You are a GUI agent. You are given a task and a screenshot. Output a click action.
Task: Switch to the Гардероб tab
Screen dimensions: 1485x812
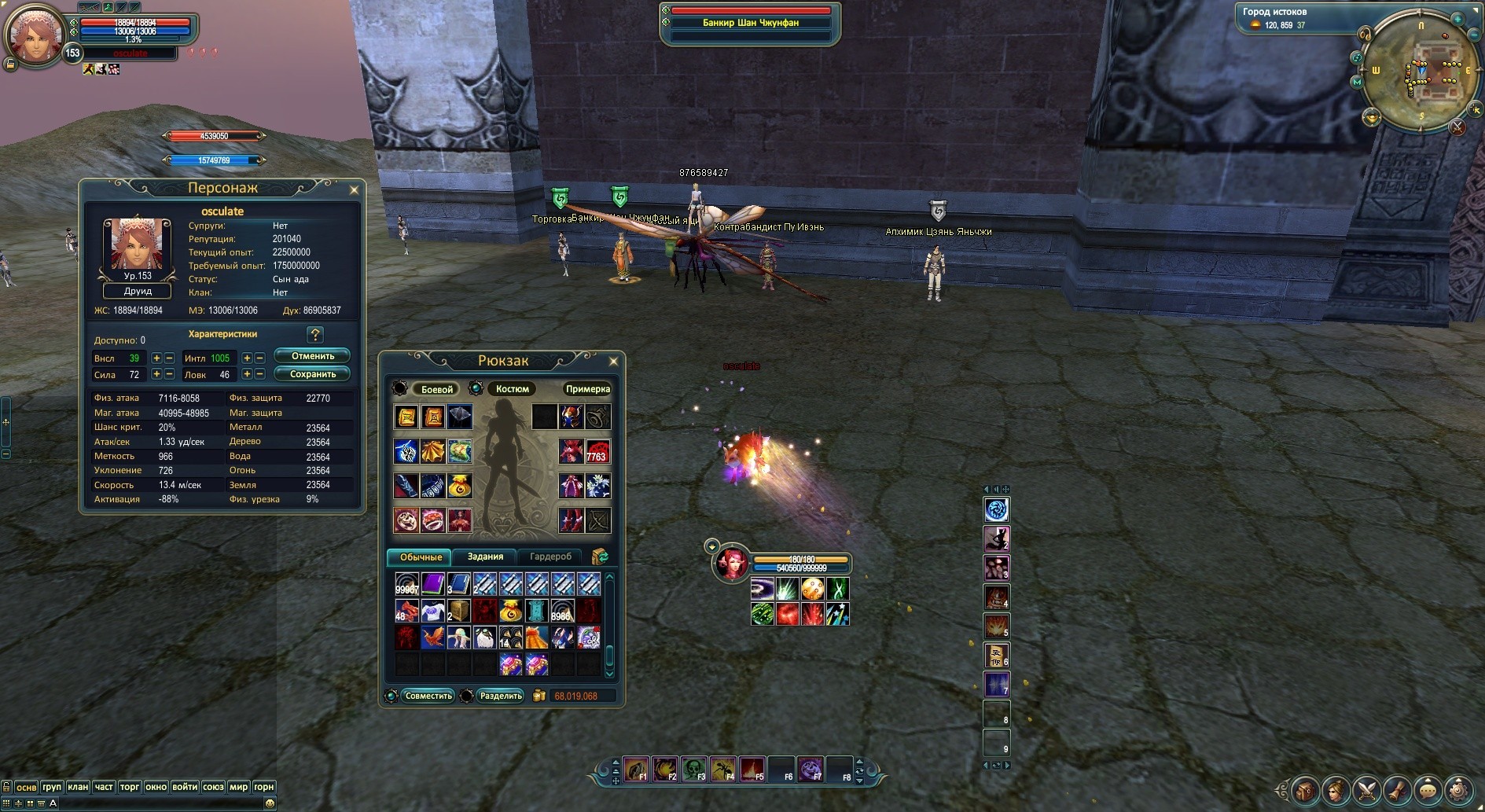(x=550, y=557)
